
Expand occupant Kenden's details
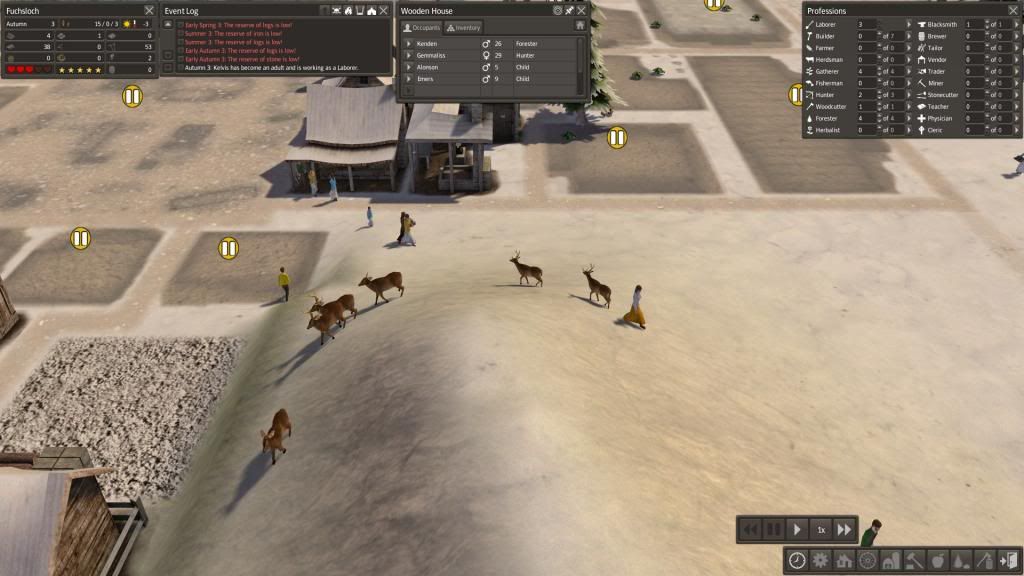click(x=408, y=44)
